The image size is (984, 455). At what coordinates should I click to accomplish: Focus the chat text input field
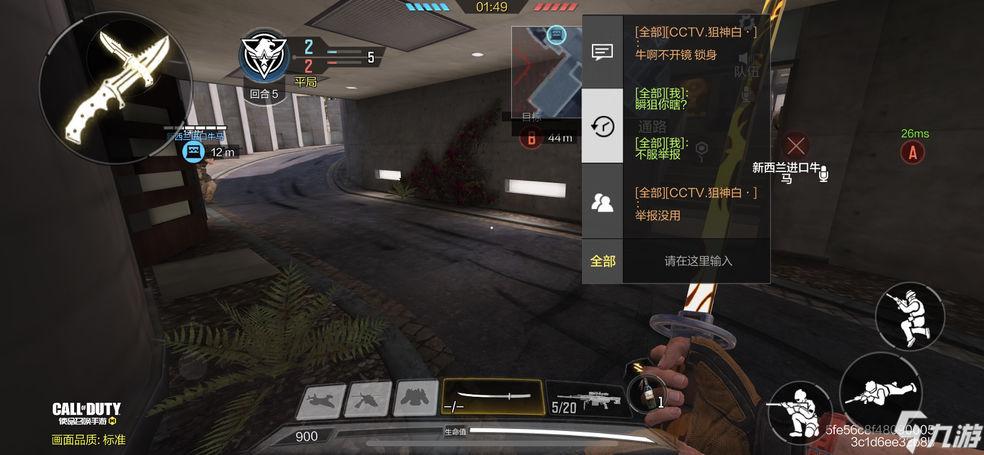tap(698, 261)
